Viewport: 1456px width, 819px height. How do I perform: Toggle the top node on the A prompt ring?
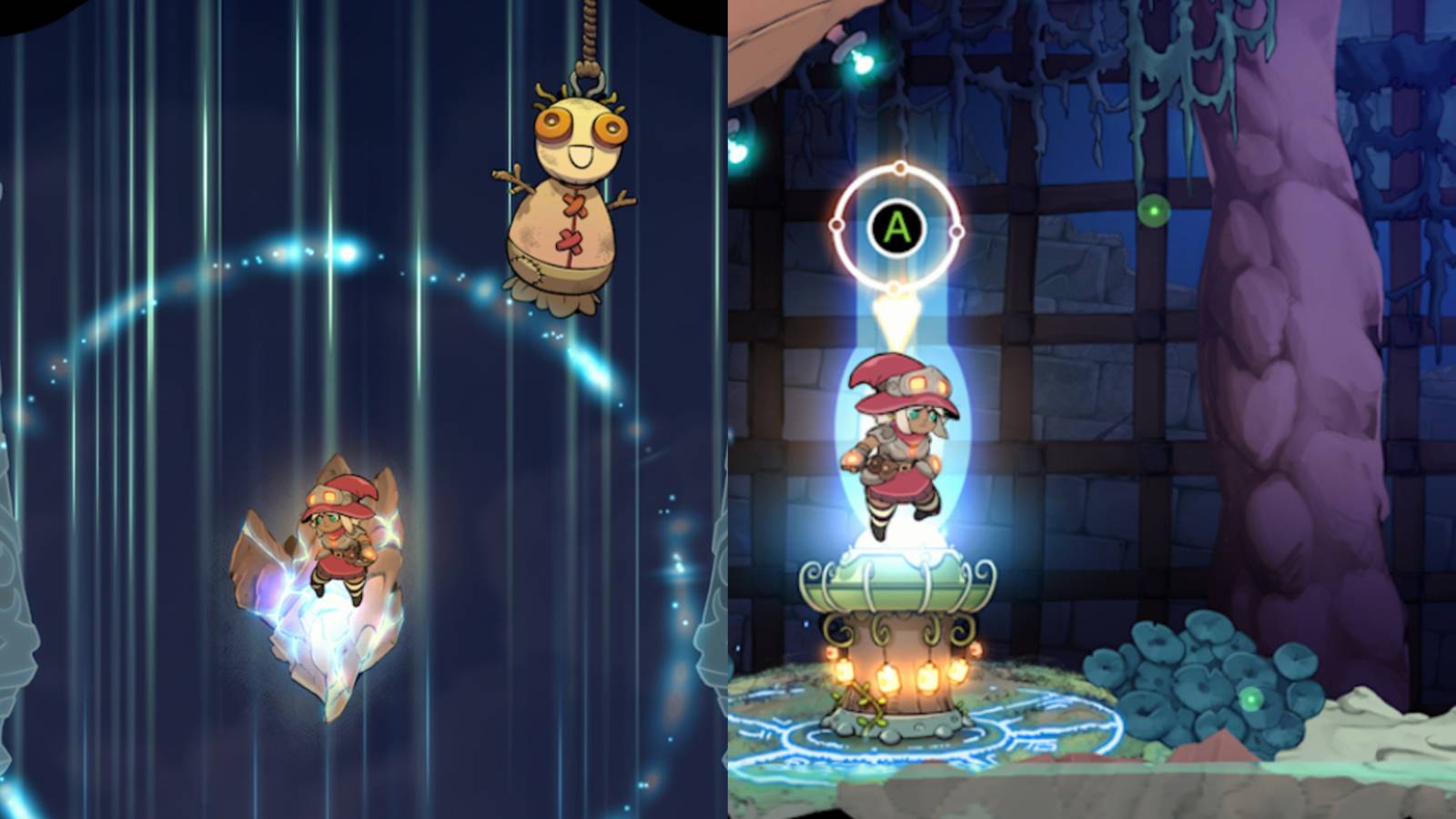point(900,167)
